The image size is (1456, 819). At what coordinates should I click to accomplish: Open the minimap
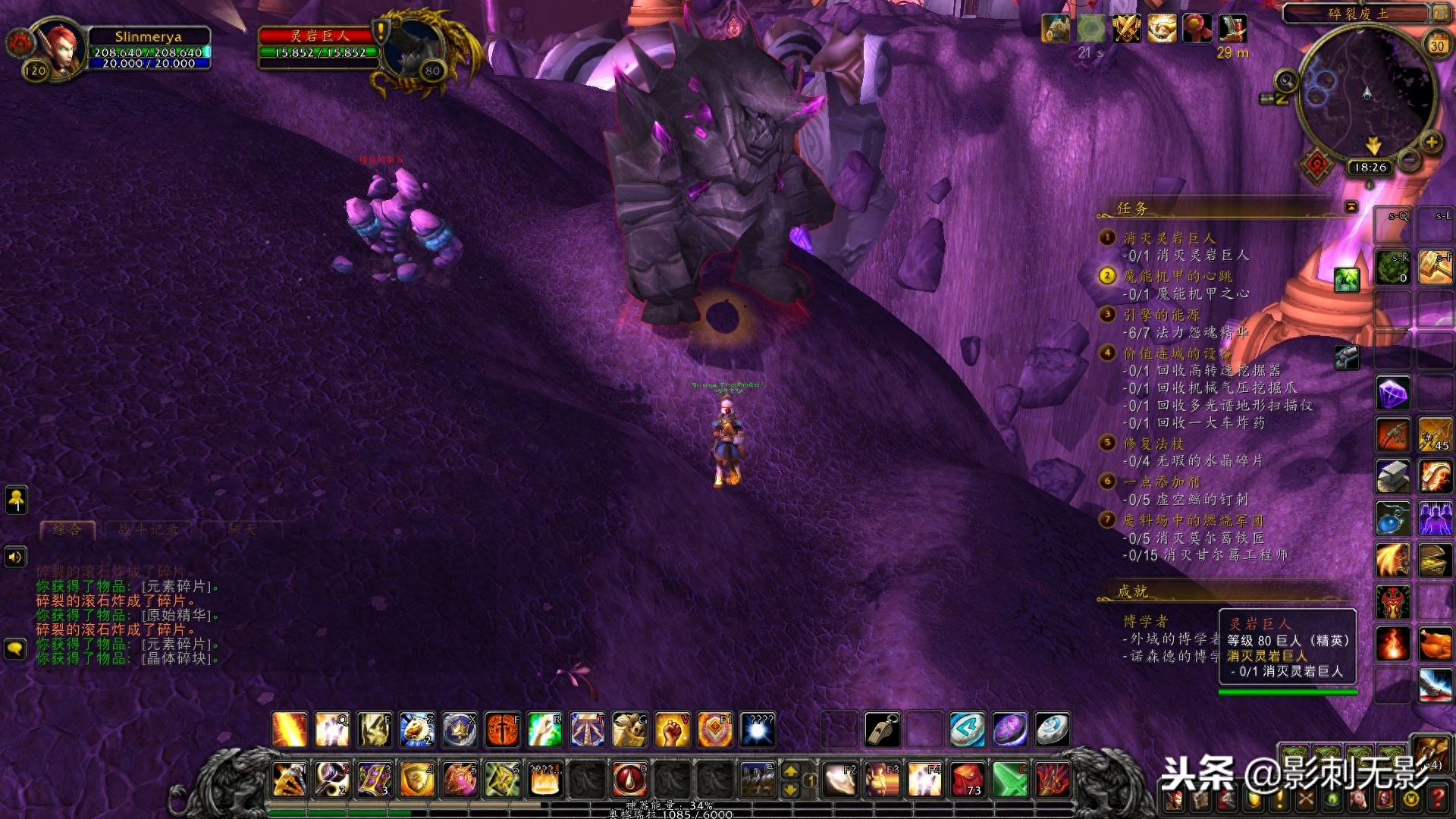point(1367,95)
